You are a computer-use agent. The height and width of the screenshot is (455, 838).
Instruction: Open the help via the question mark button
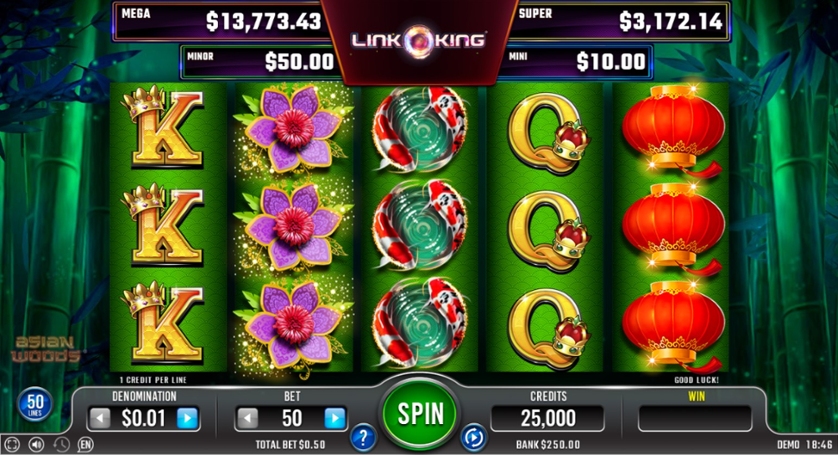coord(364,436)
